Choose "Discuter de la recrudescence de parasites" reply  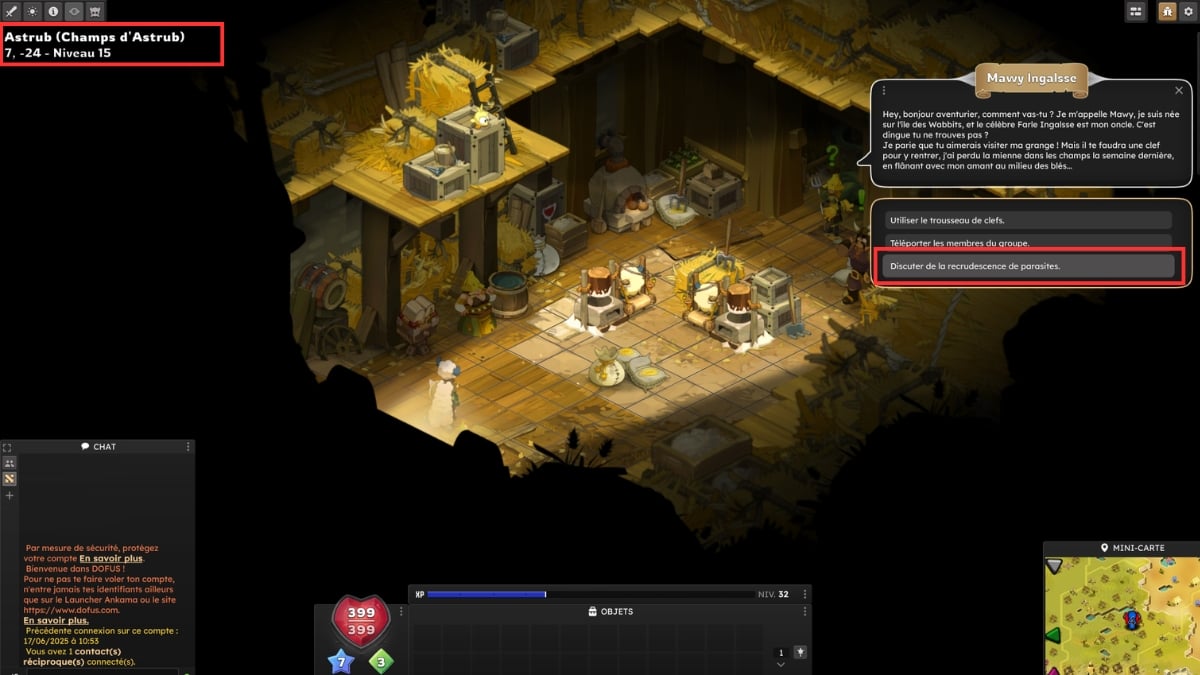(x=1028, y=266)
